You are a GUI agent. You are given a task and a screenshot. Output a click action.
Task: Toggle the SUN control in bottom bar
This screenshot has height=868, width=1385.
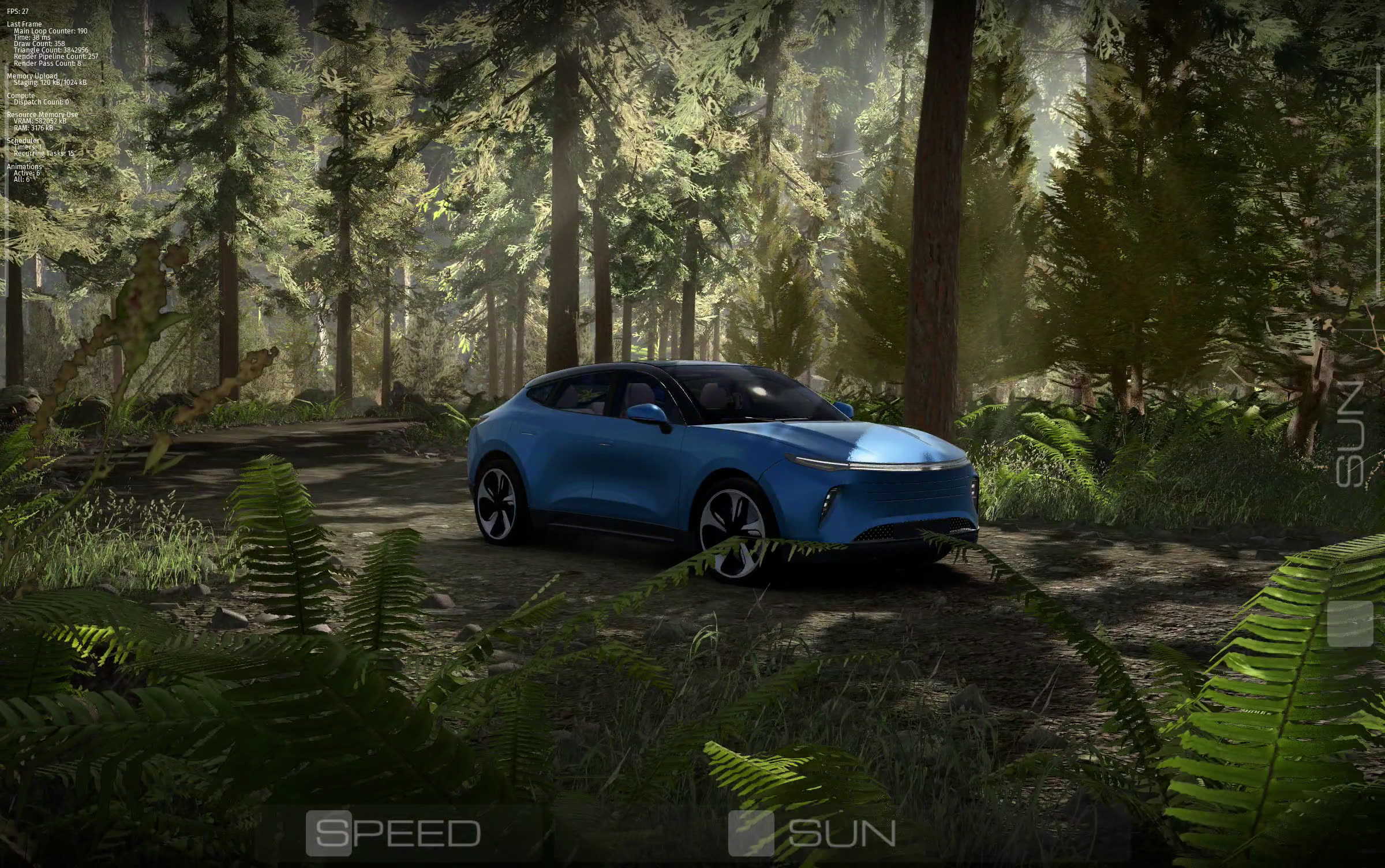[751, 833]
